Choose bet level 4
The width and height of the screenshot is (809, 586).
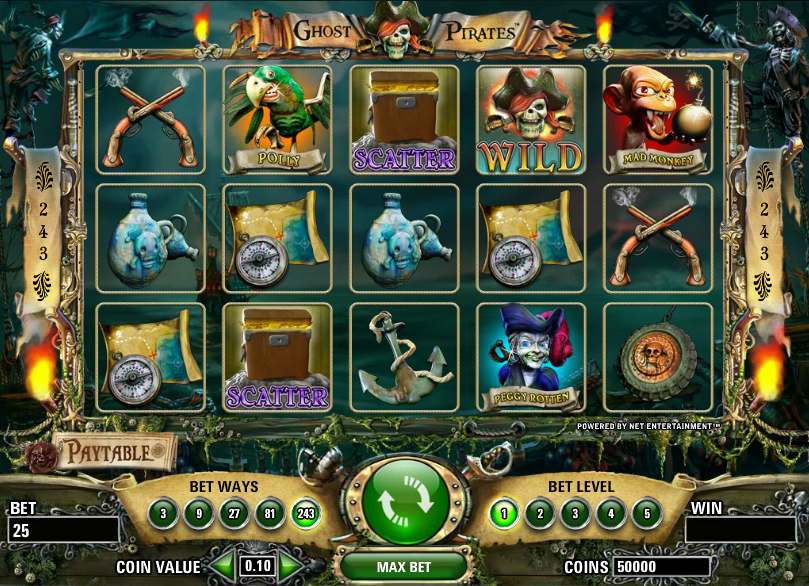tap(611, 515)
